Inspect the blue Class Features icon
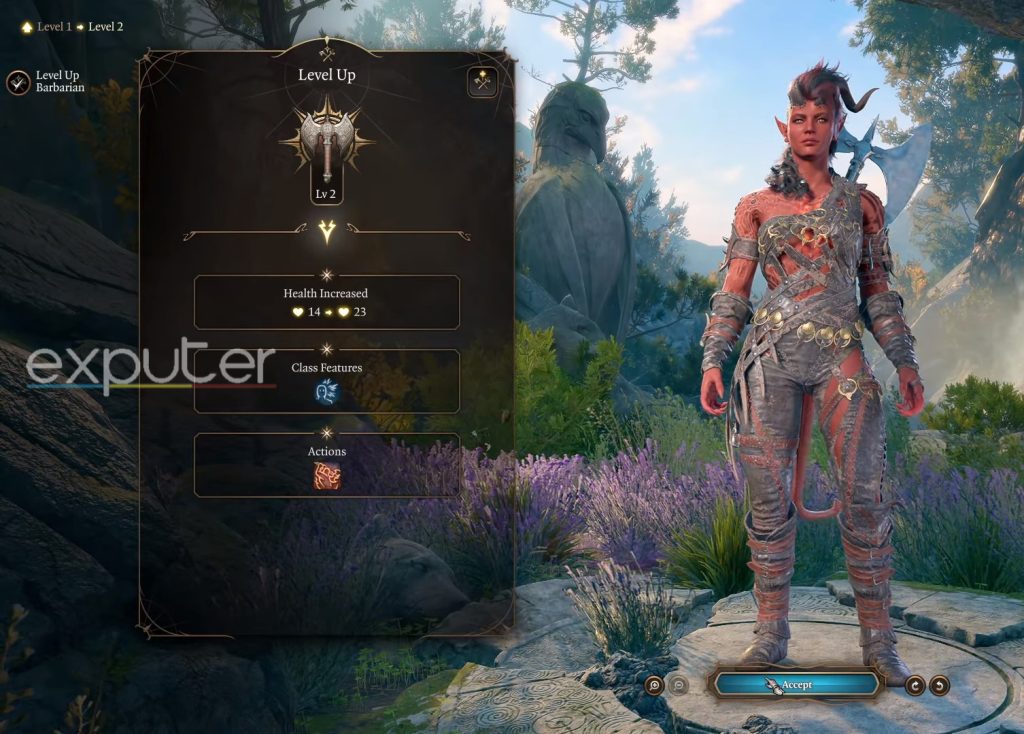The height and width of the screenshot is (734, 1024). [327, 392]
